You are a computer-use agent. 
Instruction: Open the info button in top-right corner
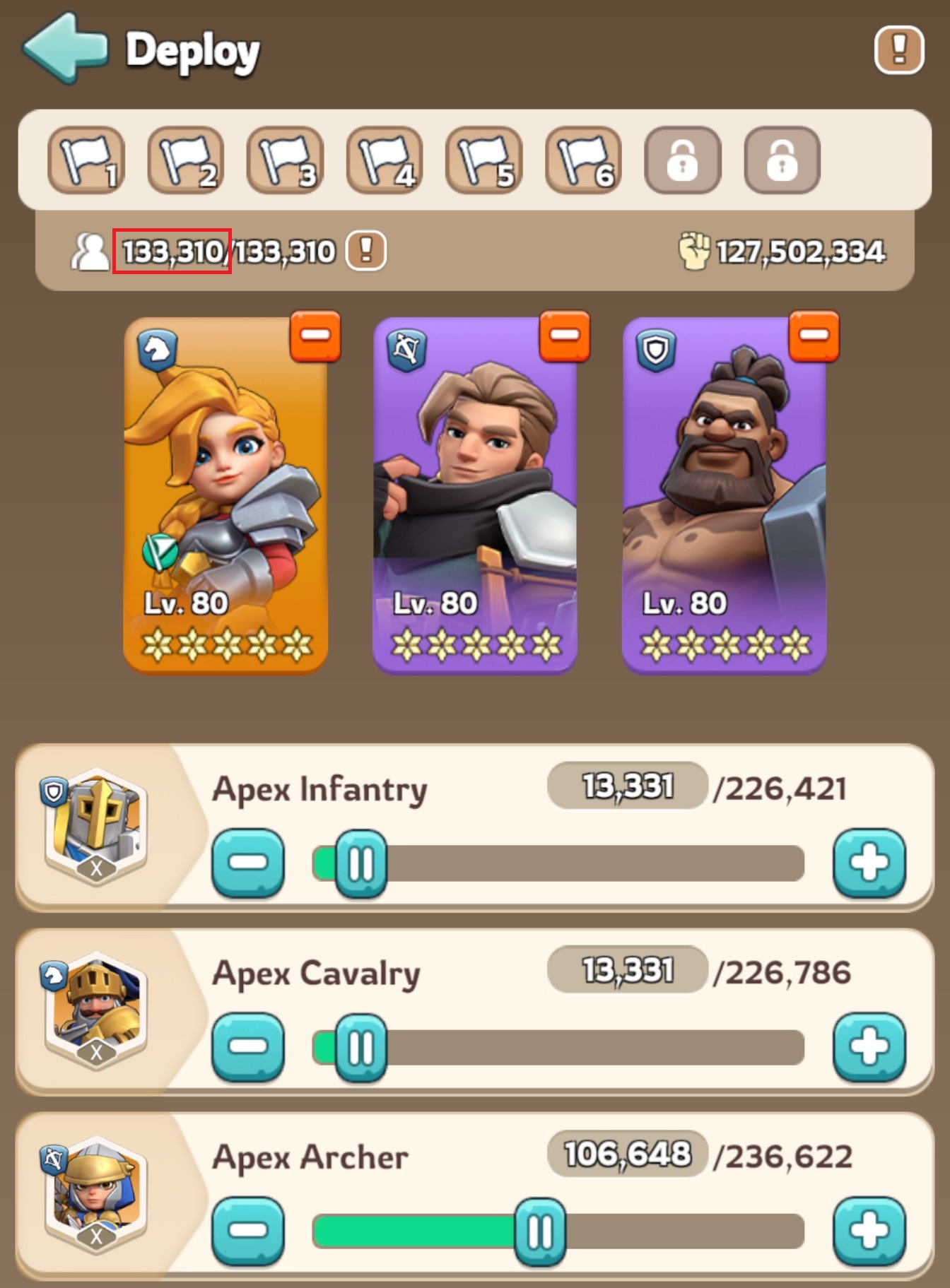click(x=898, y=49)
